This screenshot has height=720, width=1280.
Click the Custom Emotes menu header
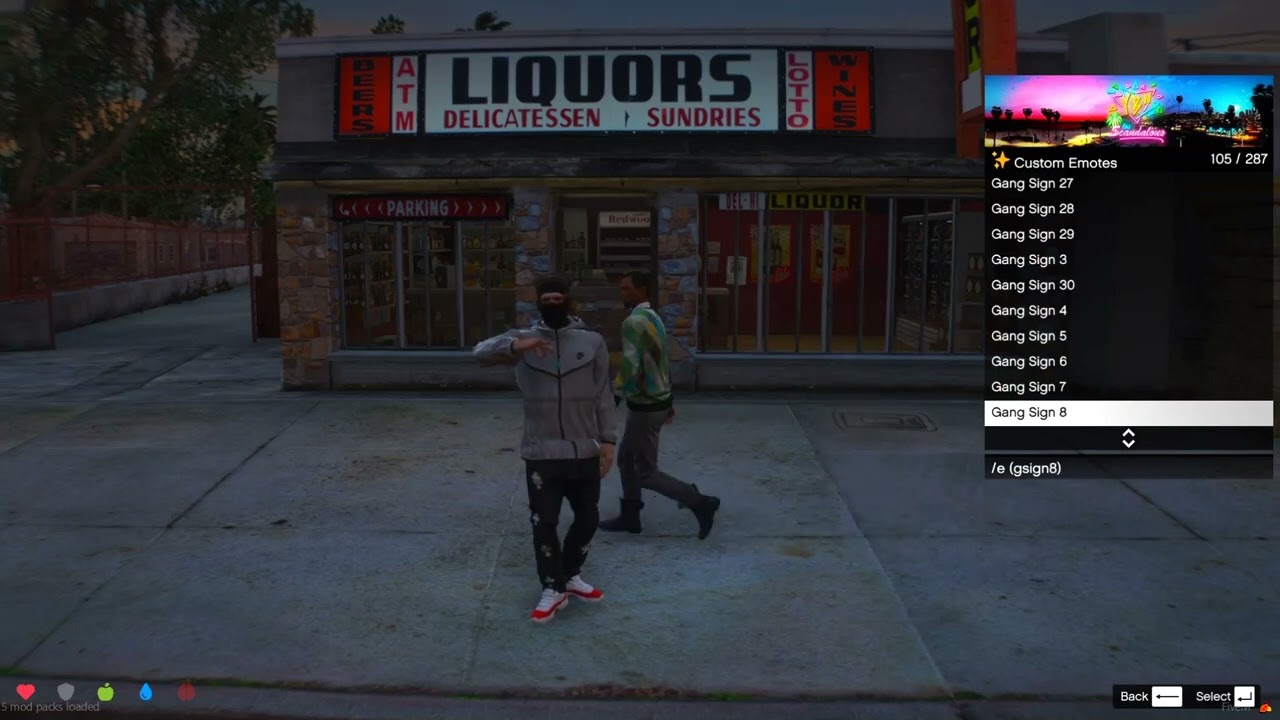pos(1065,162)
